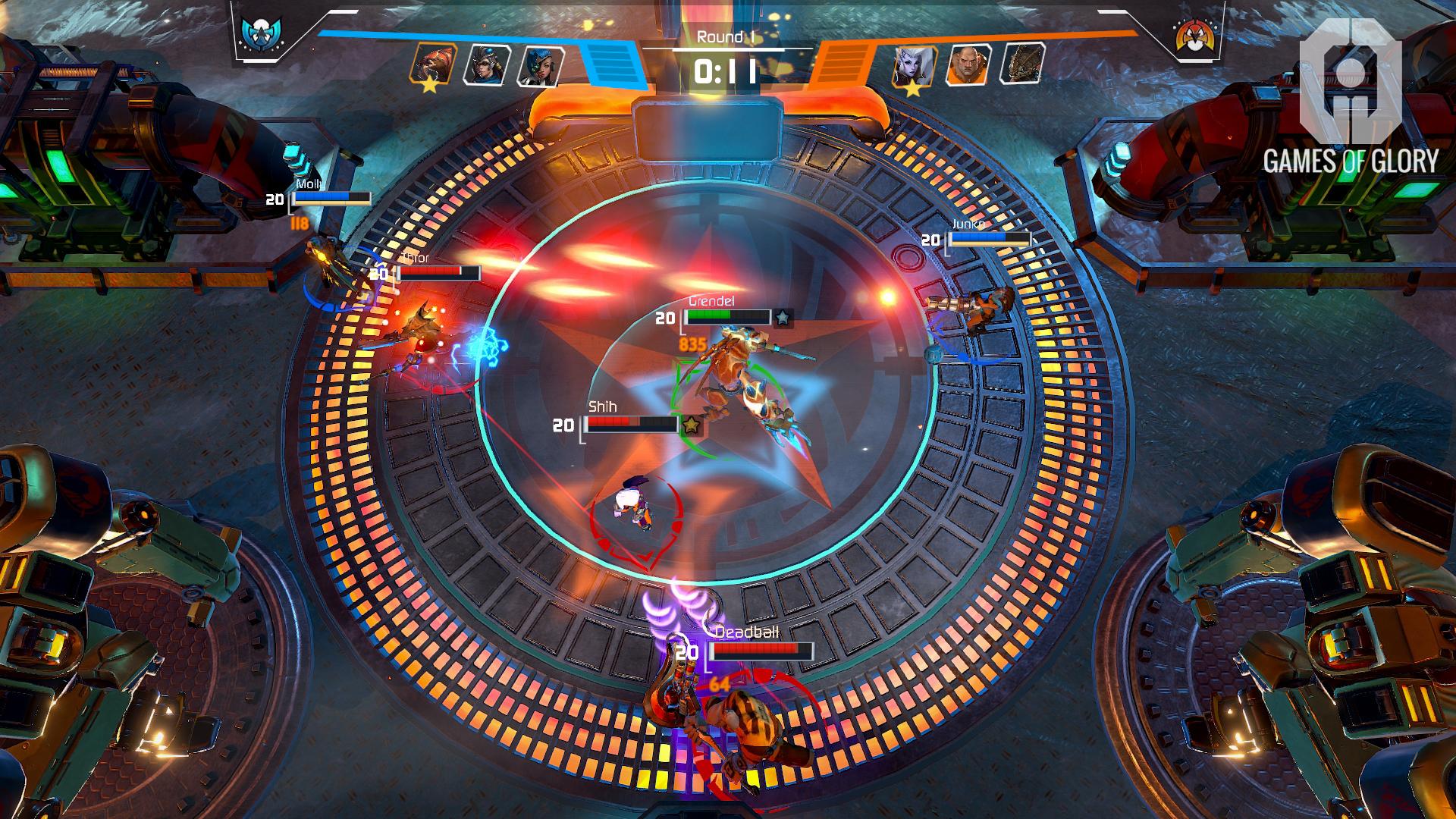Click the blue team winged emblem

coord(259,34)
